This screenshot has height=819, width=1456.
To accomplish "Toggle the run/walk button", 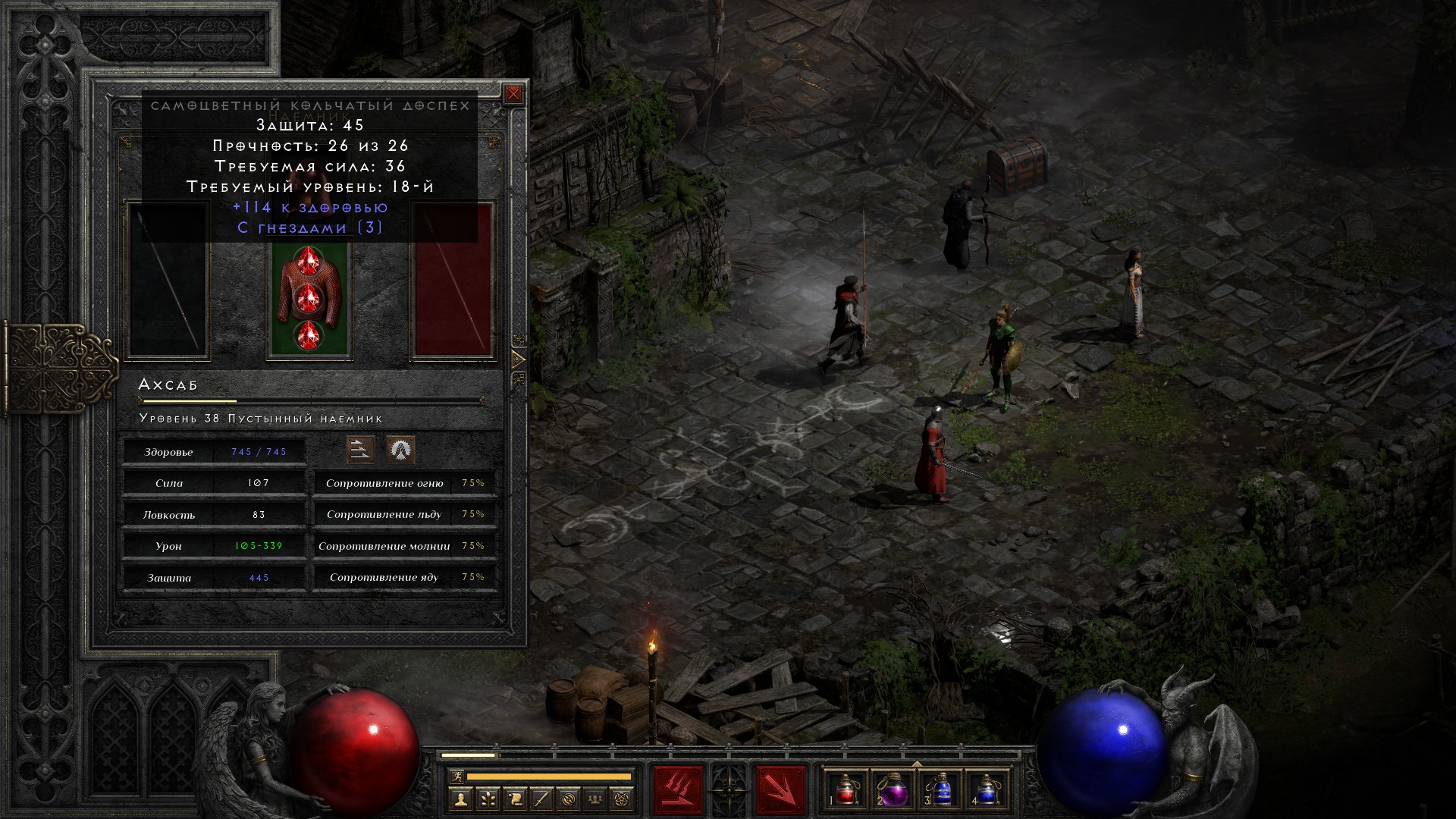I will 457,777.
